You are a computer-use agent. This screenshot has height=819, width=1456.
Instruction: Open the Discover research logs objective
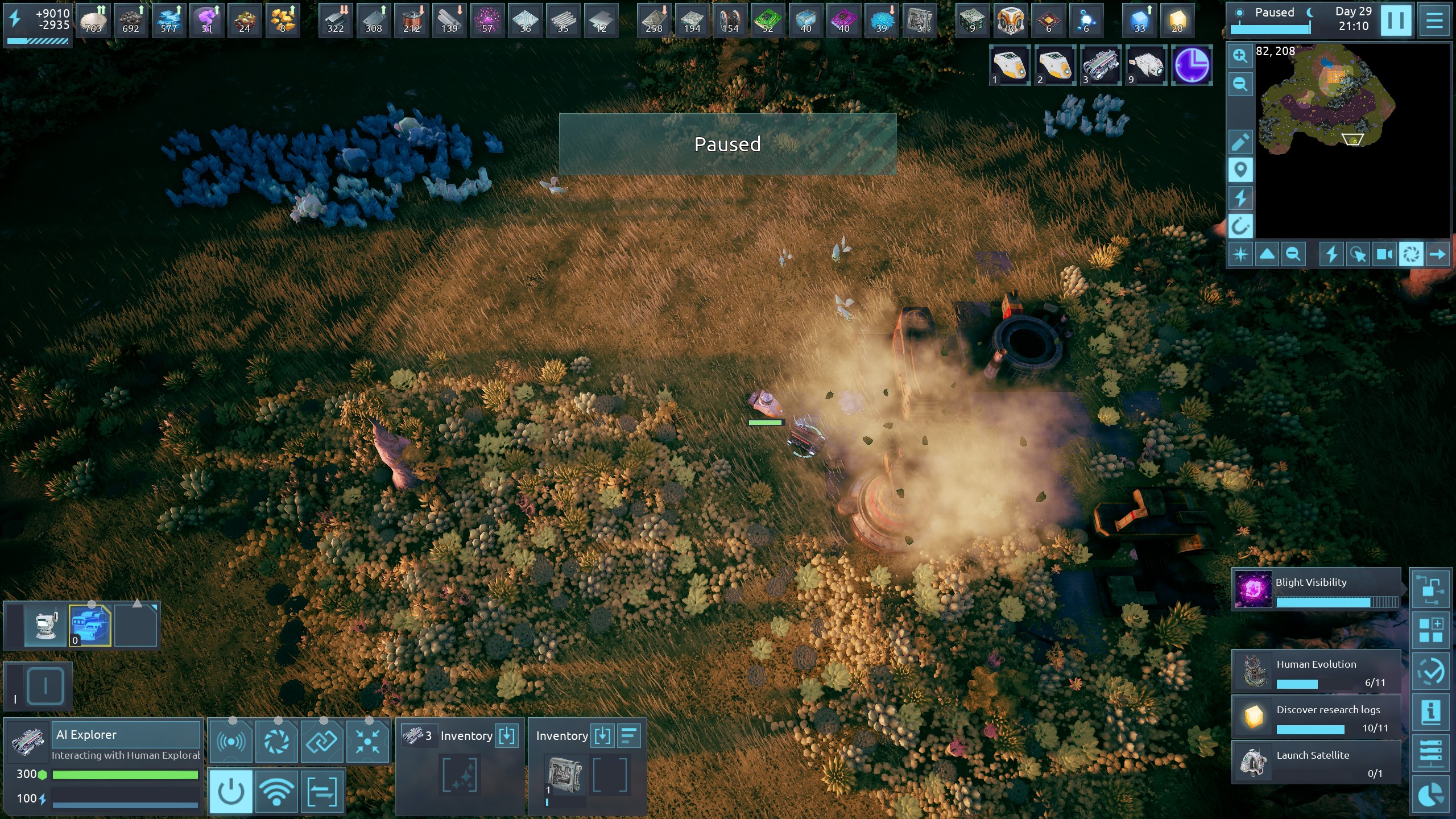[x=1316, y=717]
